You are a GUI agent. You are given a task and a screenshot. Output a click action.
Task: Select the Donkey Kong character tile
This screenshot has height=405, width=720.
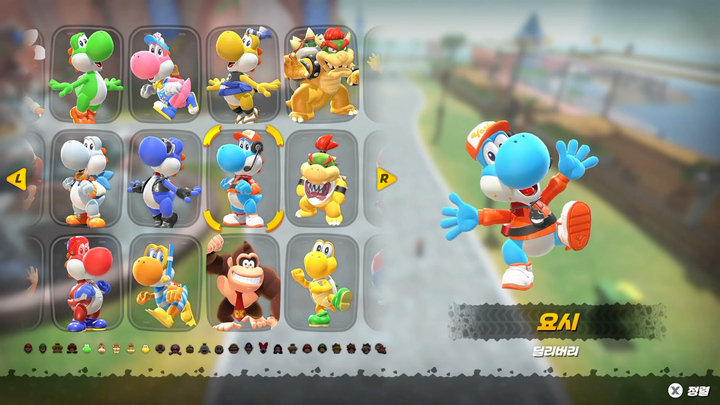coord(244,283)
